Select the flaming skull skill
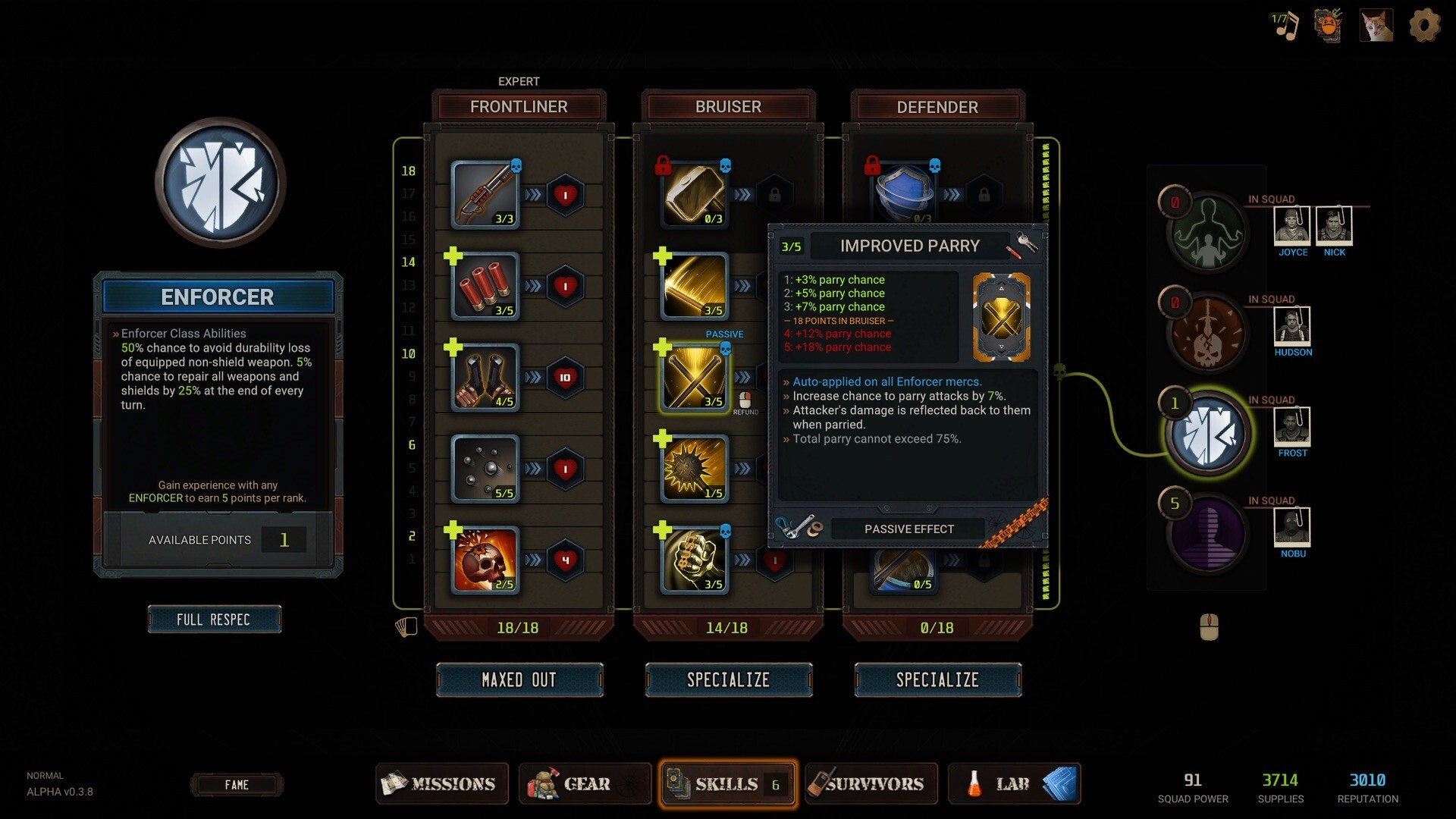The image size is (1456, 819). [x=485, y=560]
